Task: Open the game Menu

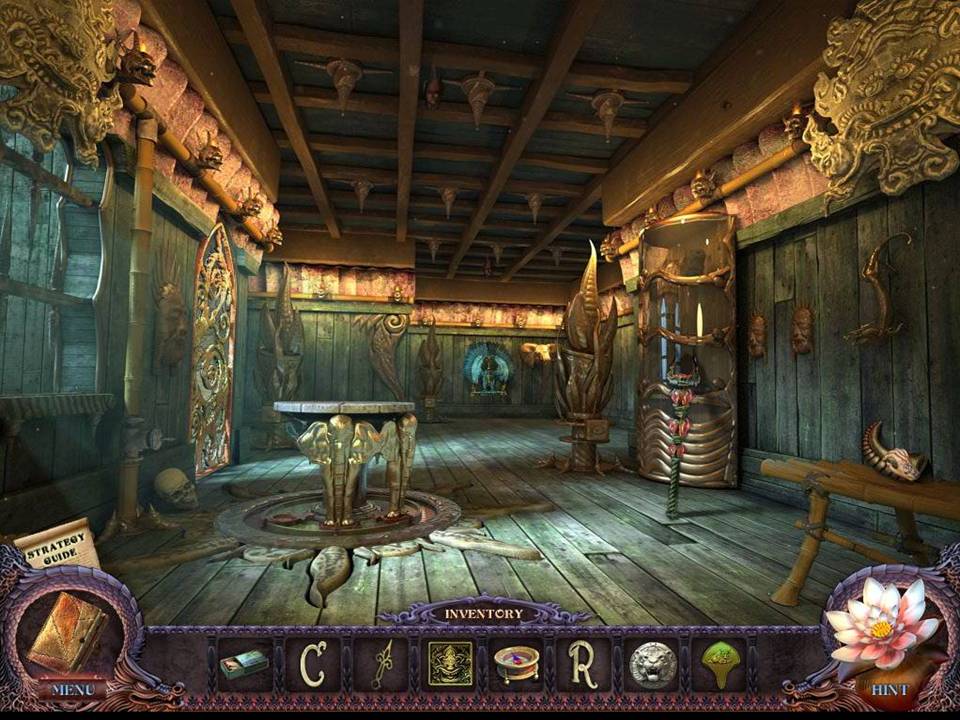Action: (x=73, y=689)
